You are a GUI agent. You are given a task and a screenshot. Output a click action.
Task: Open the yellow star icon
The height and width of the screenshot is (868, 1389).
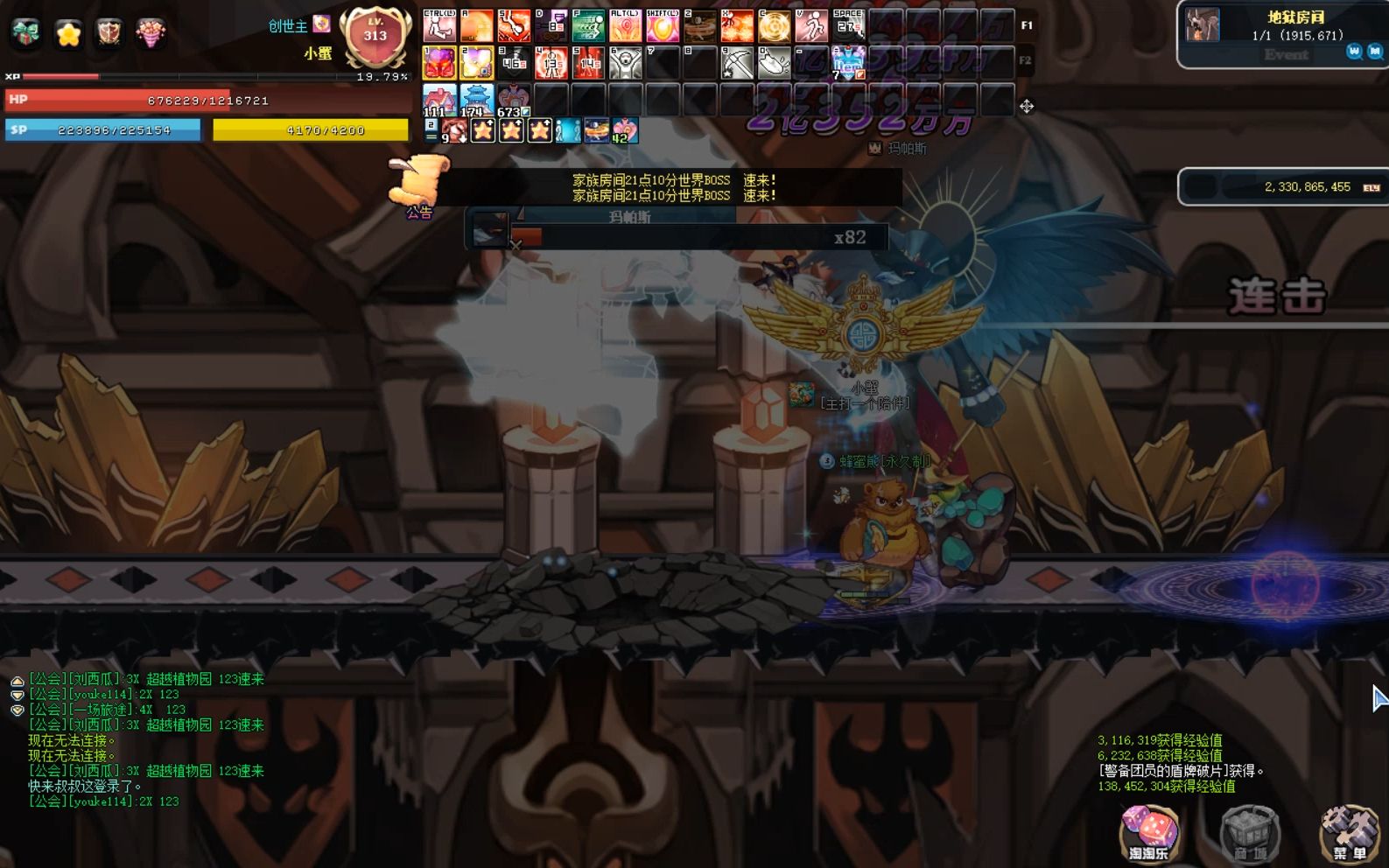68,33
